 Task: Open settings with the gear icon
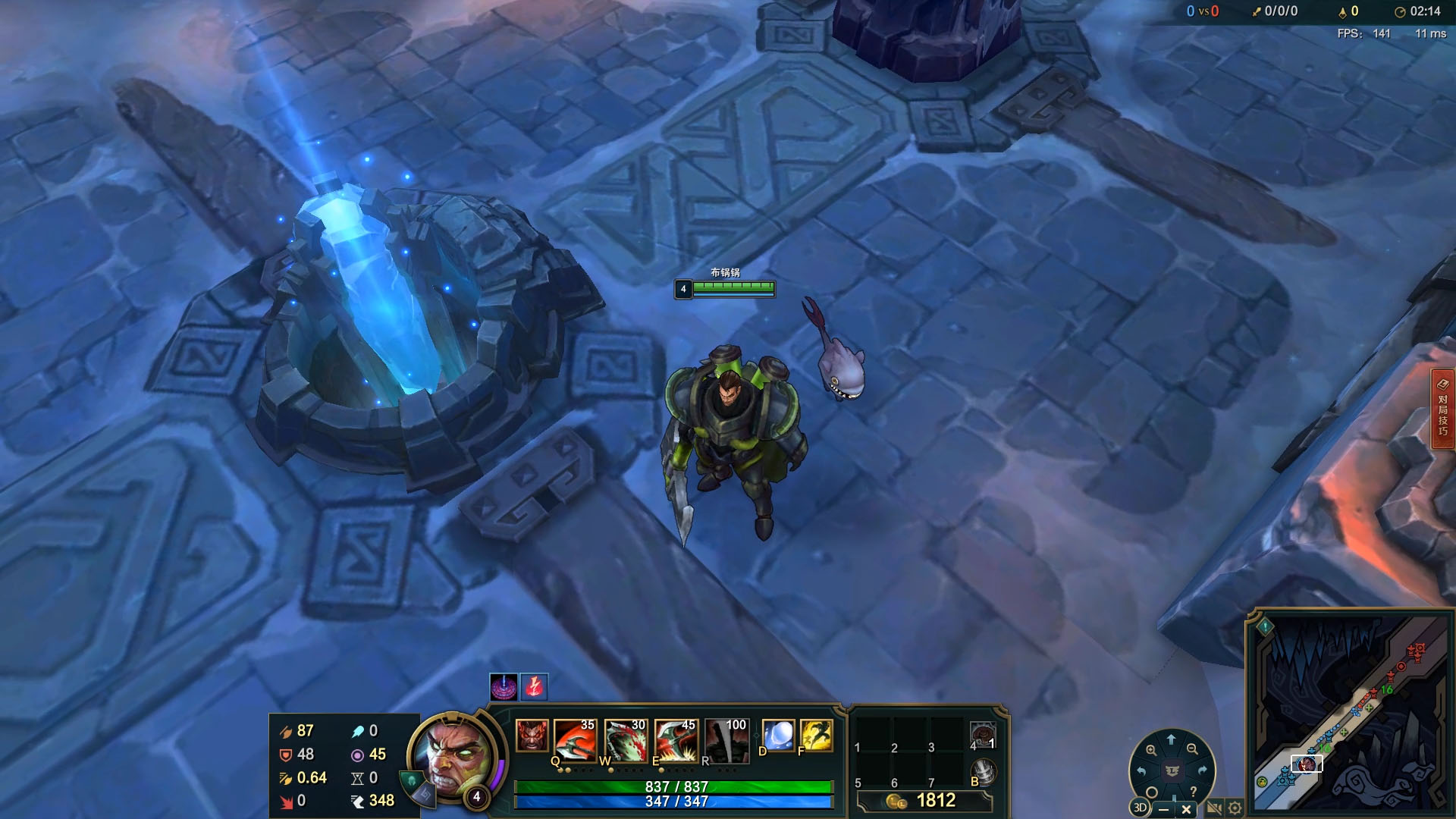[1235, 808]
